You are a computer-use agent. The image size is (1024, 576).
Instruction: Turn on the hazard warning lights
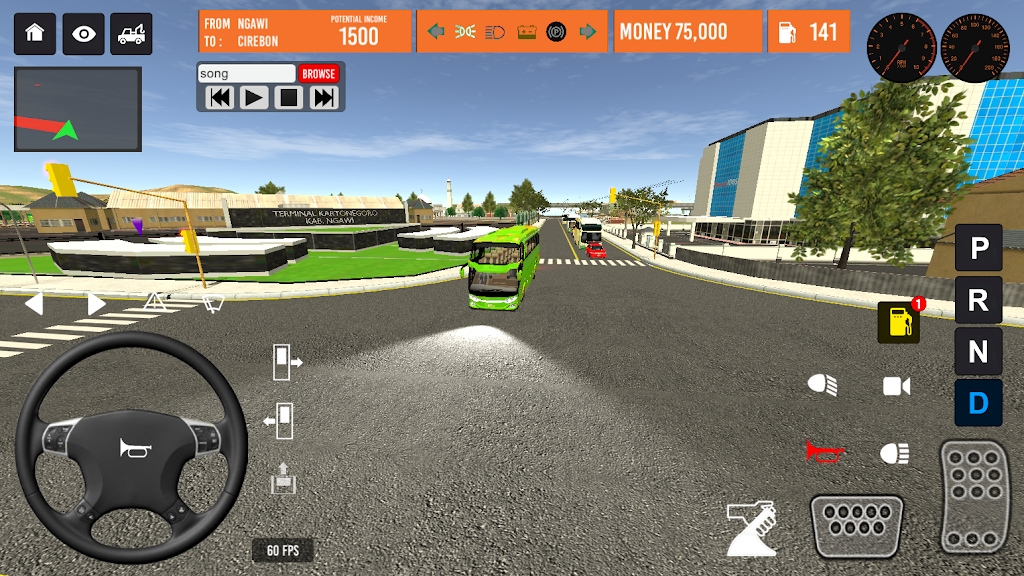pyautogui.click(x=155, y=301)
